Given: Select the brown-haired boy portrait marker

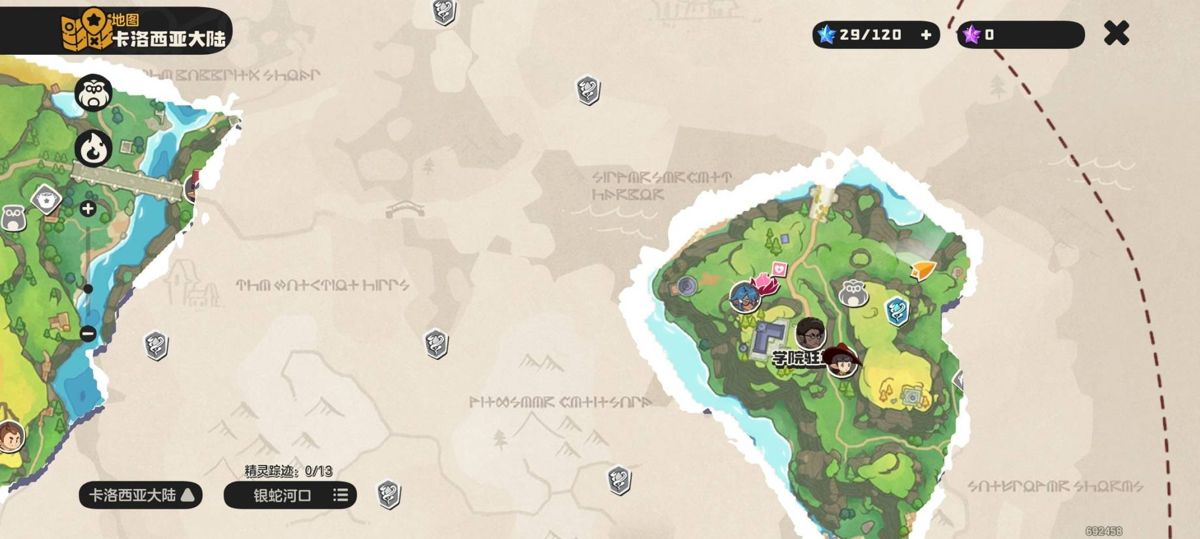Looking at the screenshot, I should (x=10, y=437).
